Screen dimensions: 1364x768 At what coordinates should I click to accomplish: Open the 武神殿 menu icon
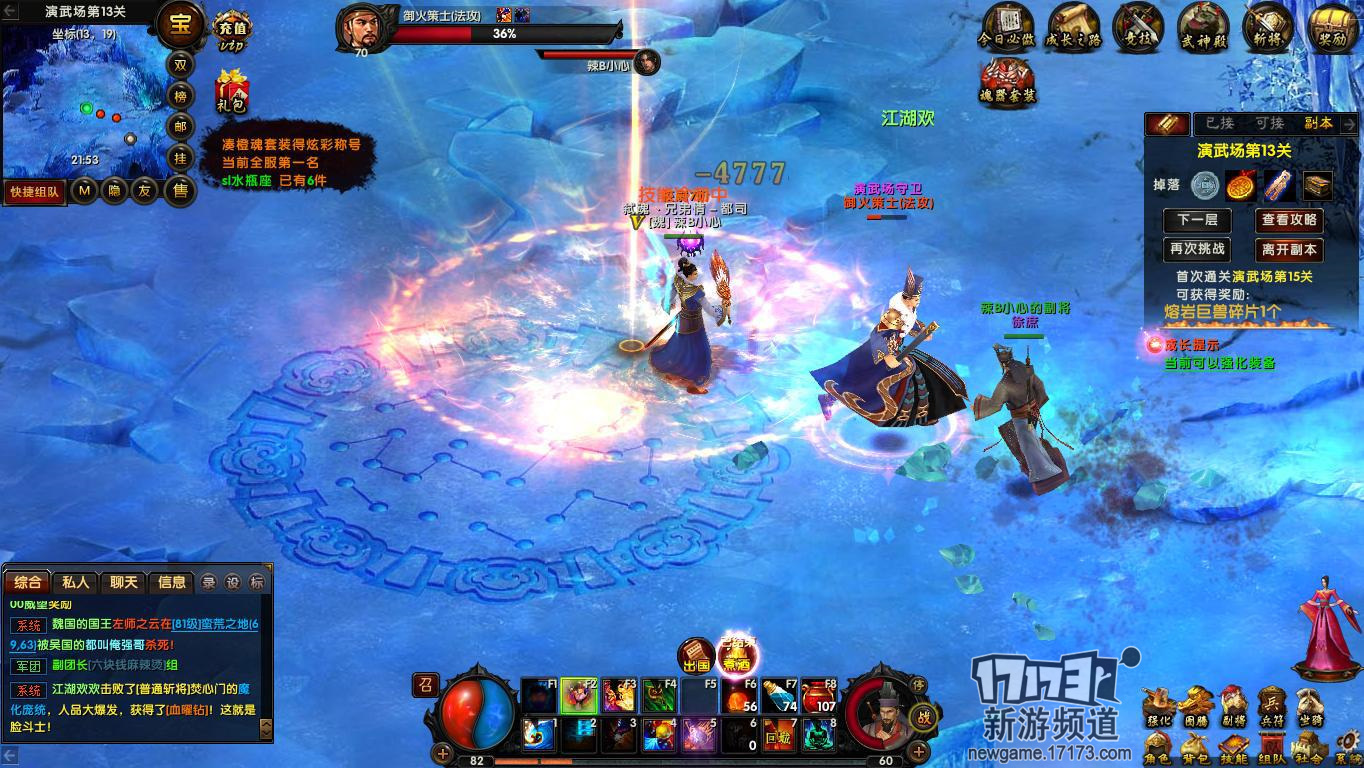coord(1203,26)
